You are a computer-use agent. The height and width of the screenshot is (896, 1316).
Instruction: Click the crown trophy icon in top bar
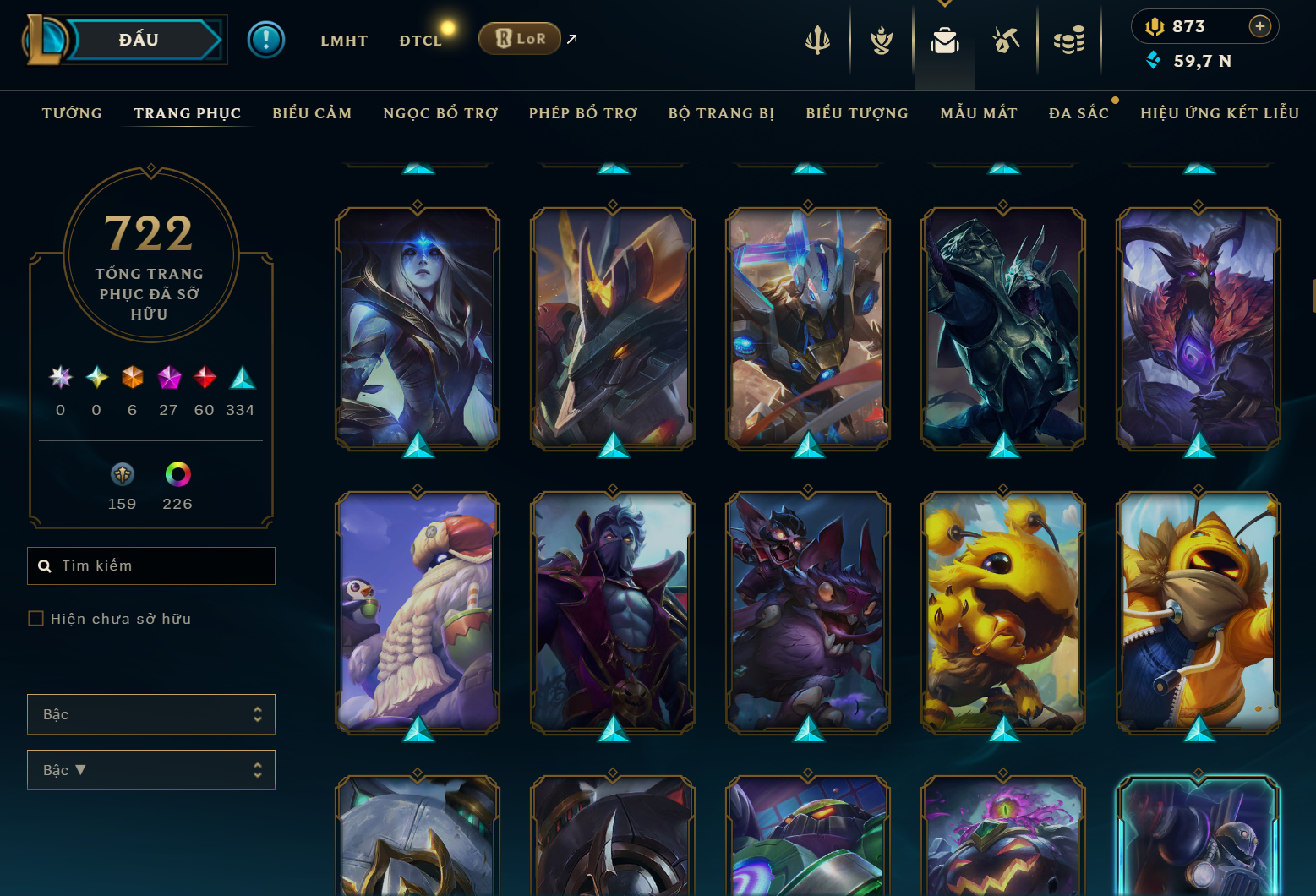click(x=881, y=38)
